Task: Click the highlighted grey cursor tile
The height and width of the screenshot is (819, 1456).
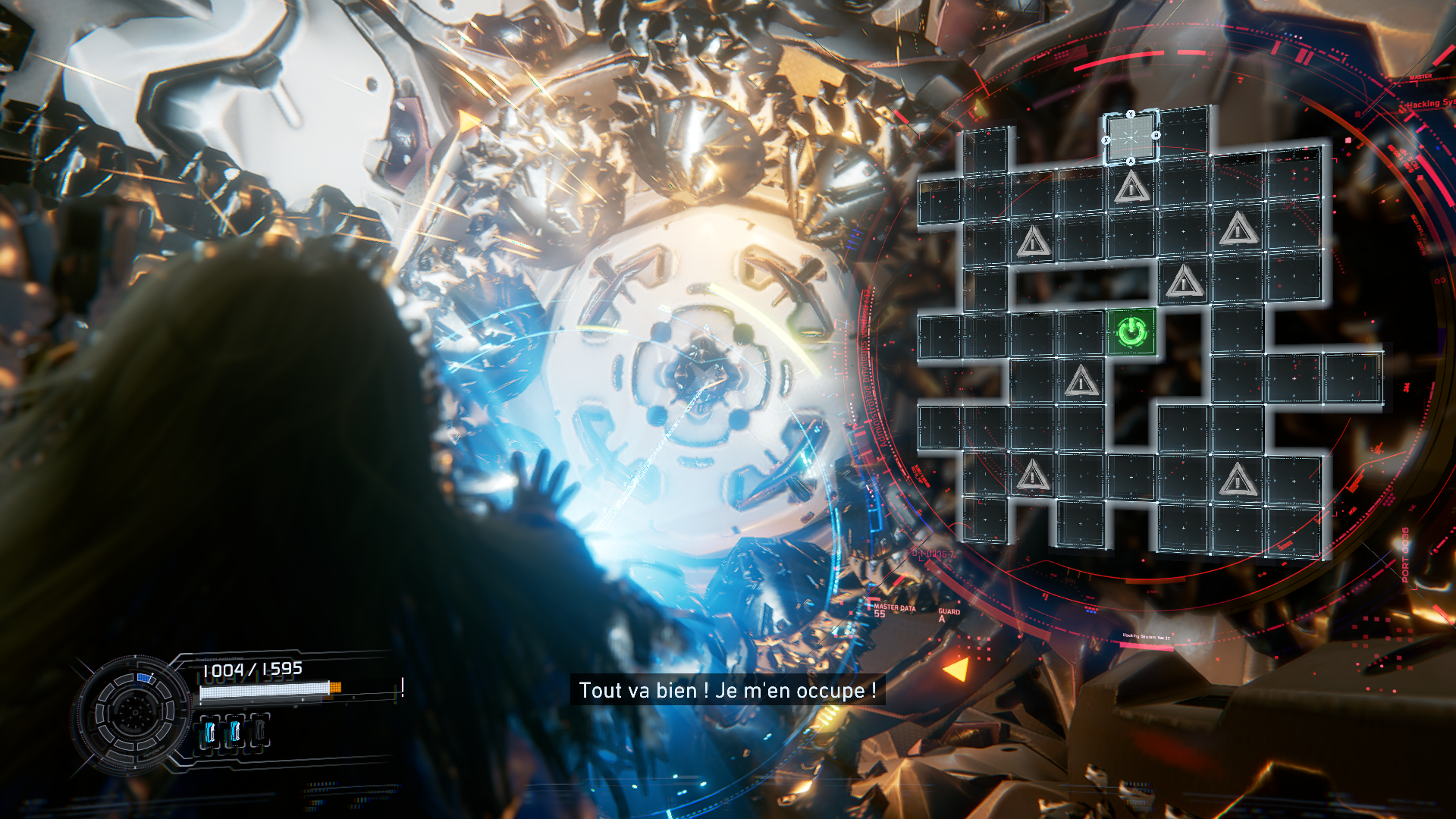Action: click(x=1131, y=137)
